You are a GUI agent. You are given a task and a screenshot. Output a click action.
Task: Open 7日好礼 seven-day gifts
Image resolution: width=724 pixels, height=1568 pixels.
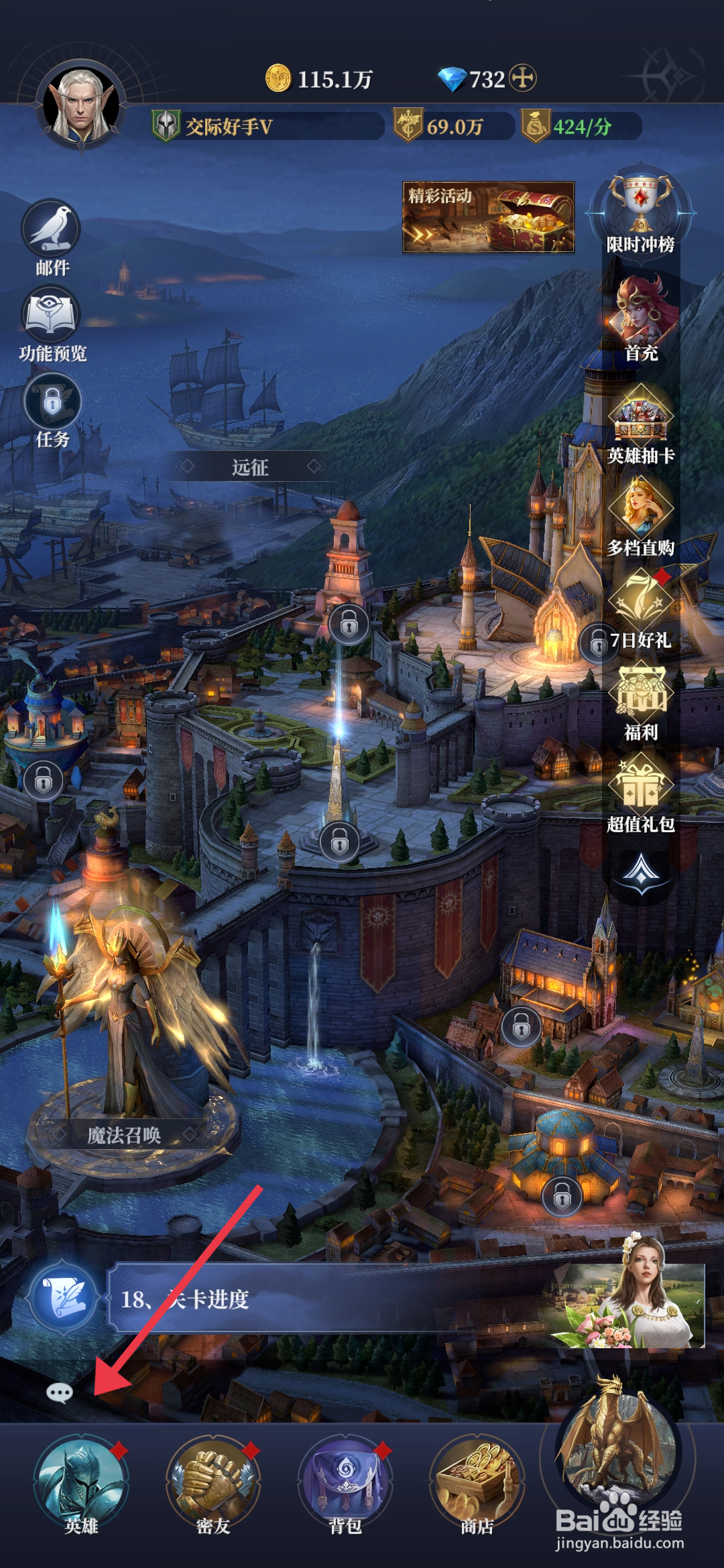pyautogui.click(x=640, y=606)
